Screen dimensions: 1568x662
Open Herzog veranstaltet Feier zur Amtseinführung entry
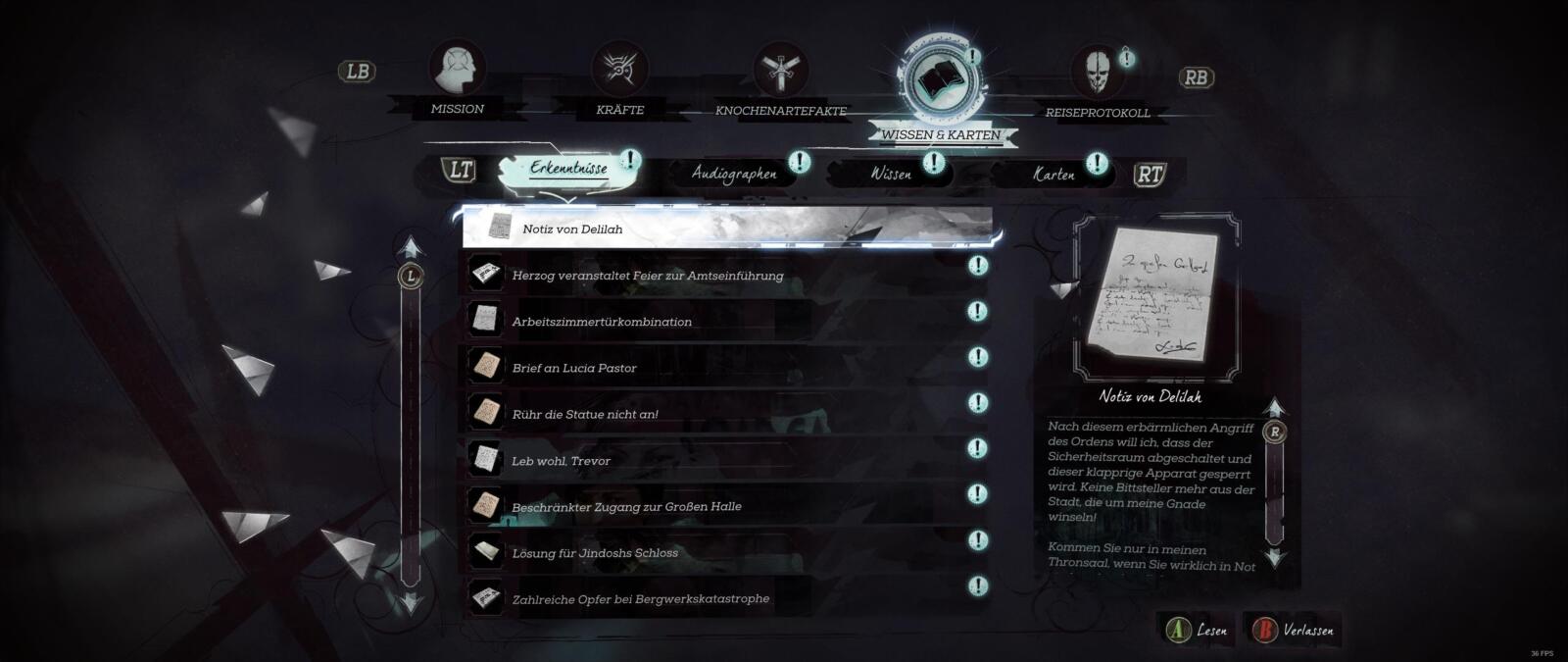(x=725, y=276)
